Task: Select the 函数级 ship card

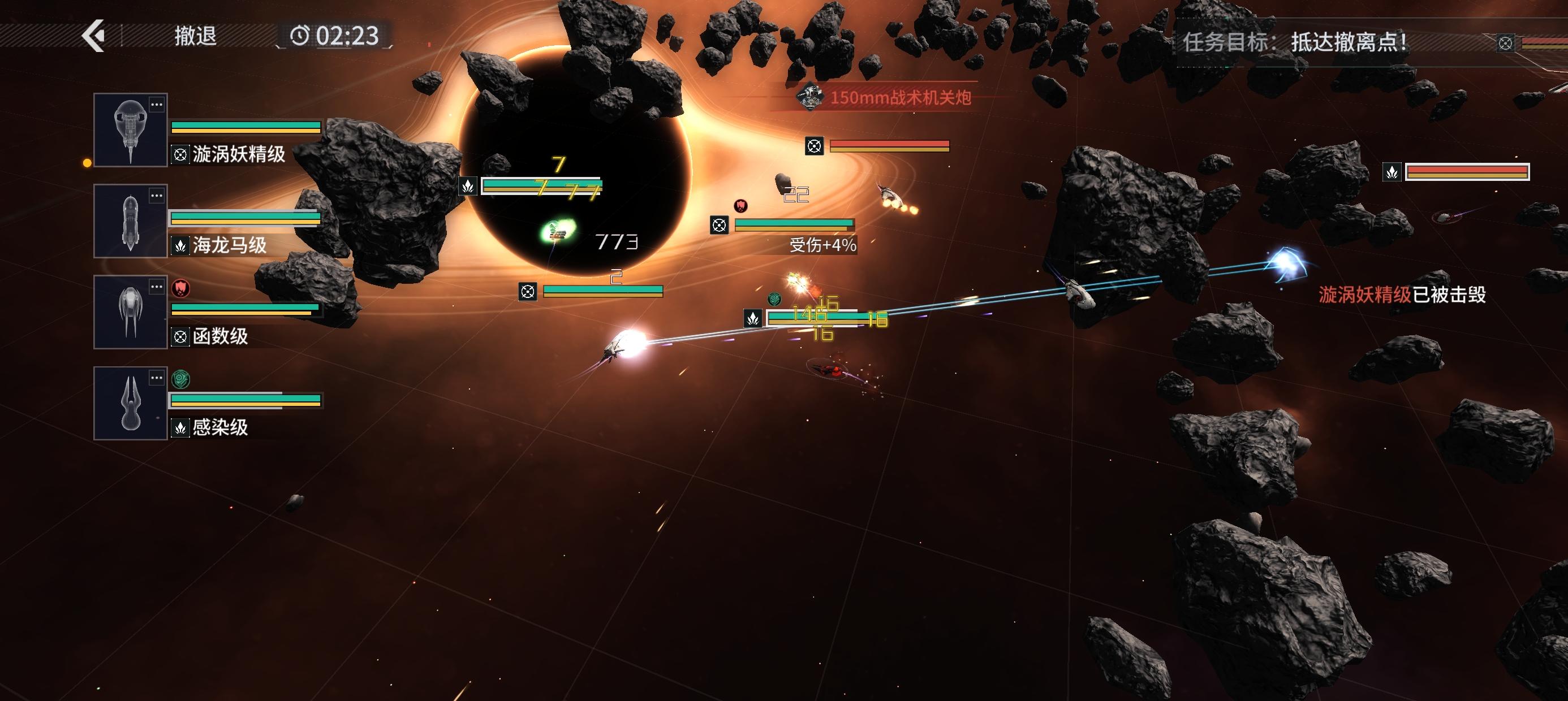Action: [130, 312]
